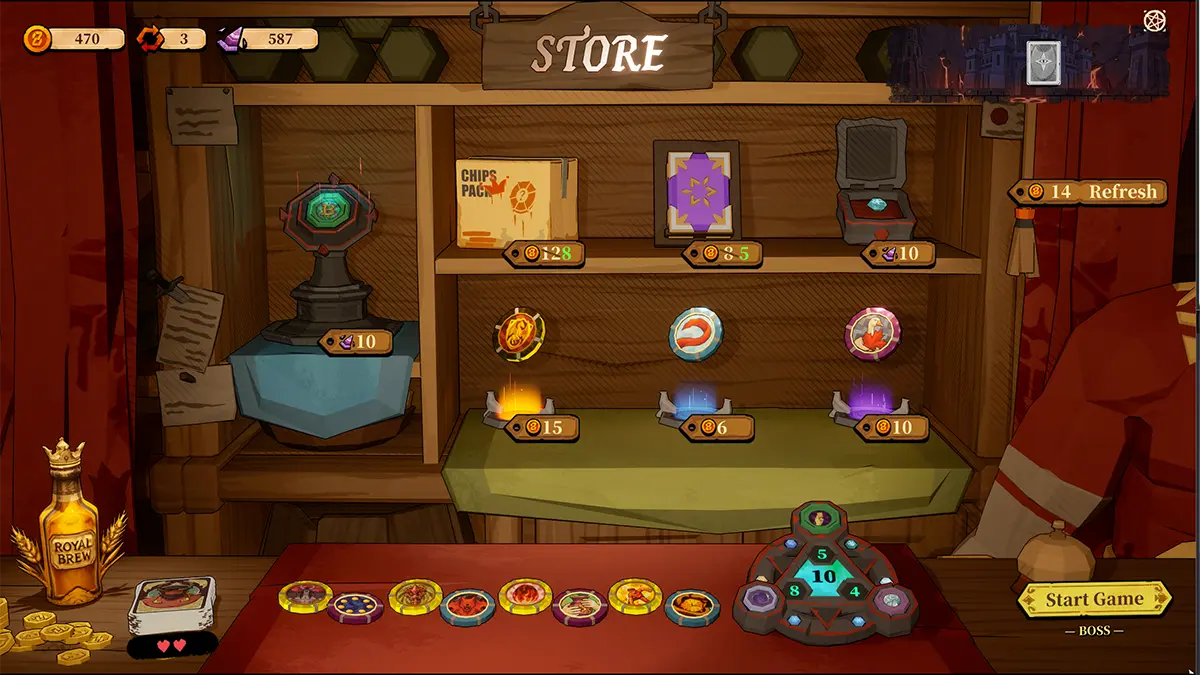This screenshot has width=1200, height=675.
Task: Refresh the store for 14 coins
Action: click(1088, 192)
